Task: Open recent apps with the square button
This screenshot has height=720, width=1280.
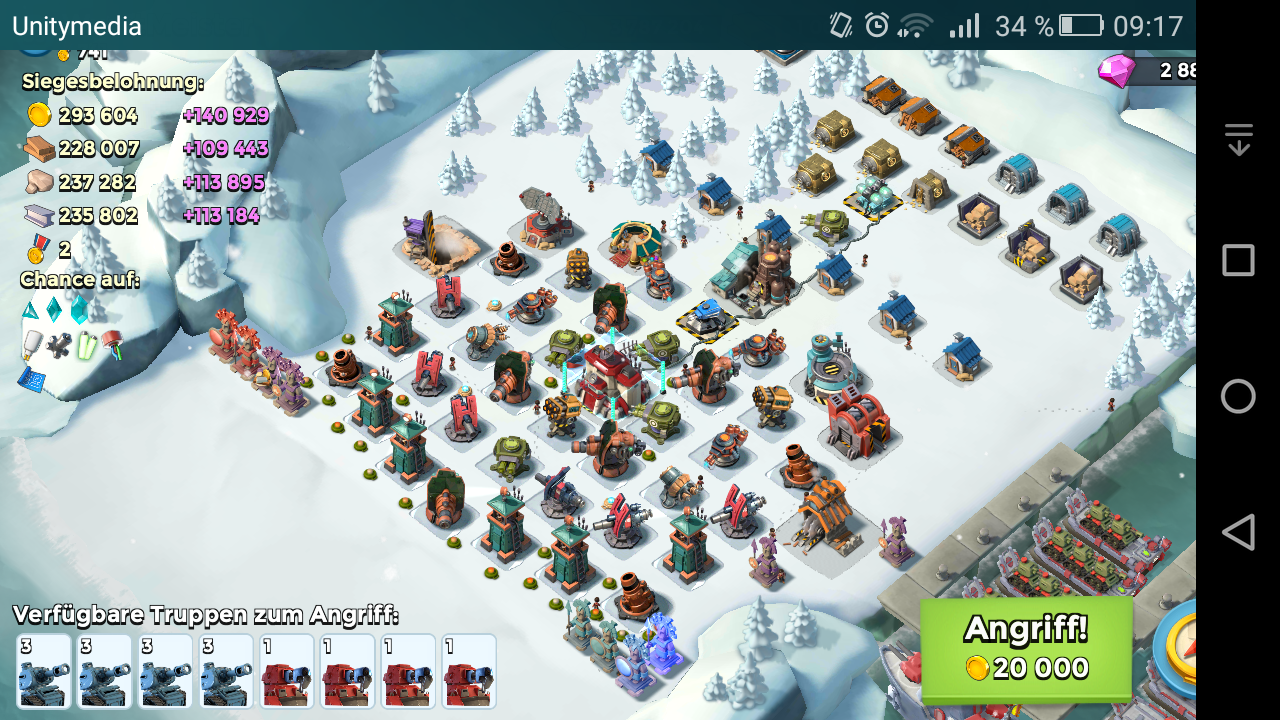Action: 1238,261
